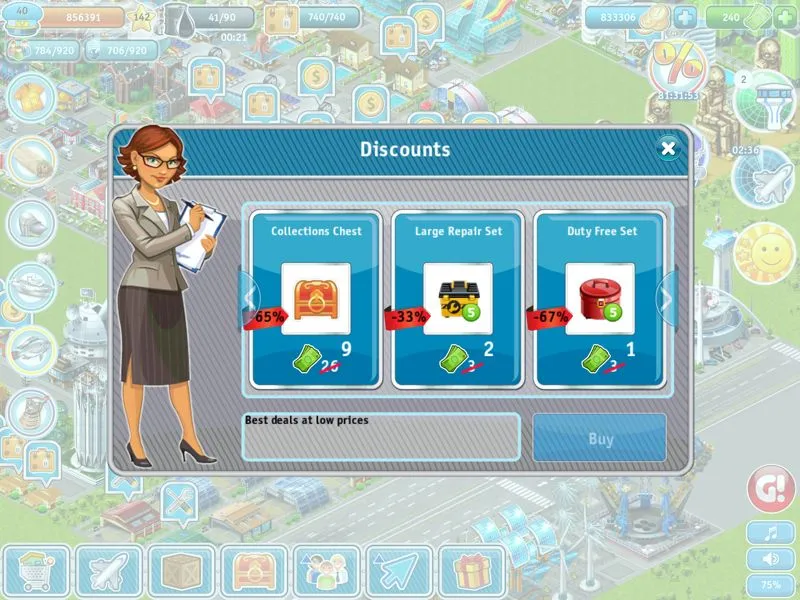800x600 pixels.
Task: Open the airplane radar icon
Action: (762, 179)
